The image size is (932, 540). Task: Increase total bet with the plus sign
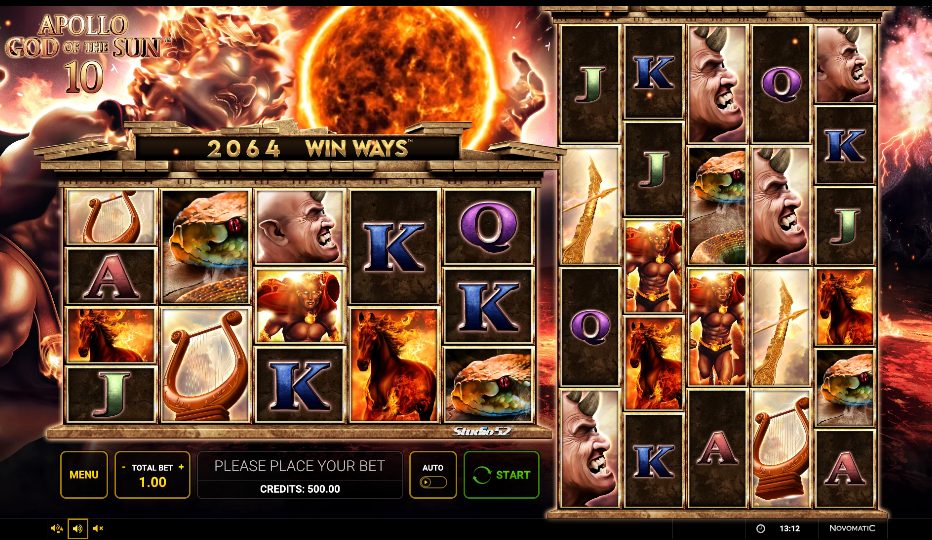(181, 467)
